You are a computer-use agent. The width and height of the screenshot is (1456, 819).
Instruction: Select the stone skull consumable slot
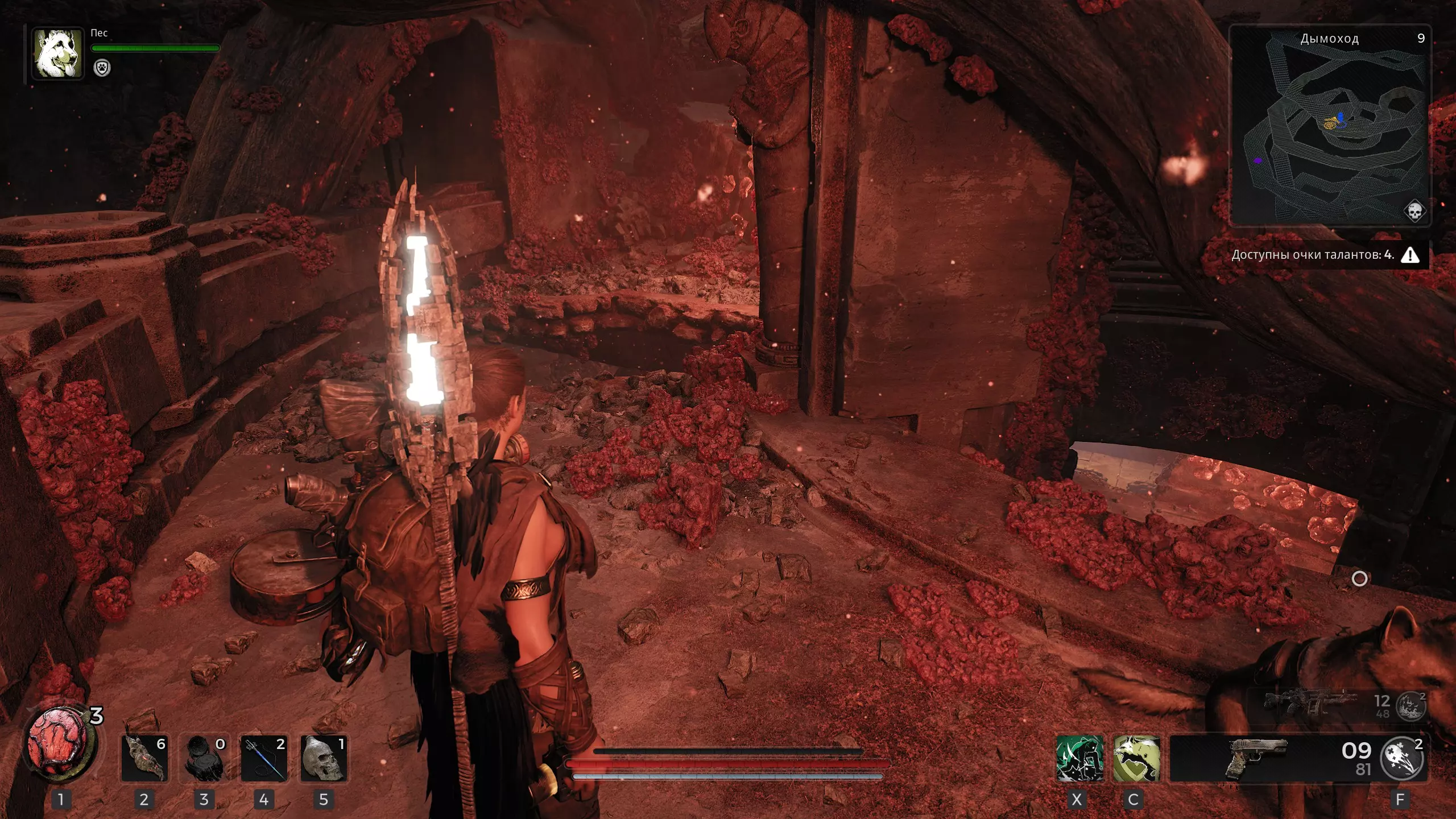pyautogui.click(x=324, y=758)
